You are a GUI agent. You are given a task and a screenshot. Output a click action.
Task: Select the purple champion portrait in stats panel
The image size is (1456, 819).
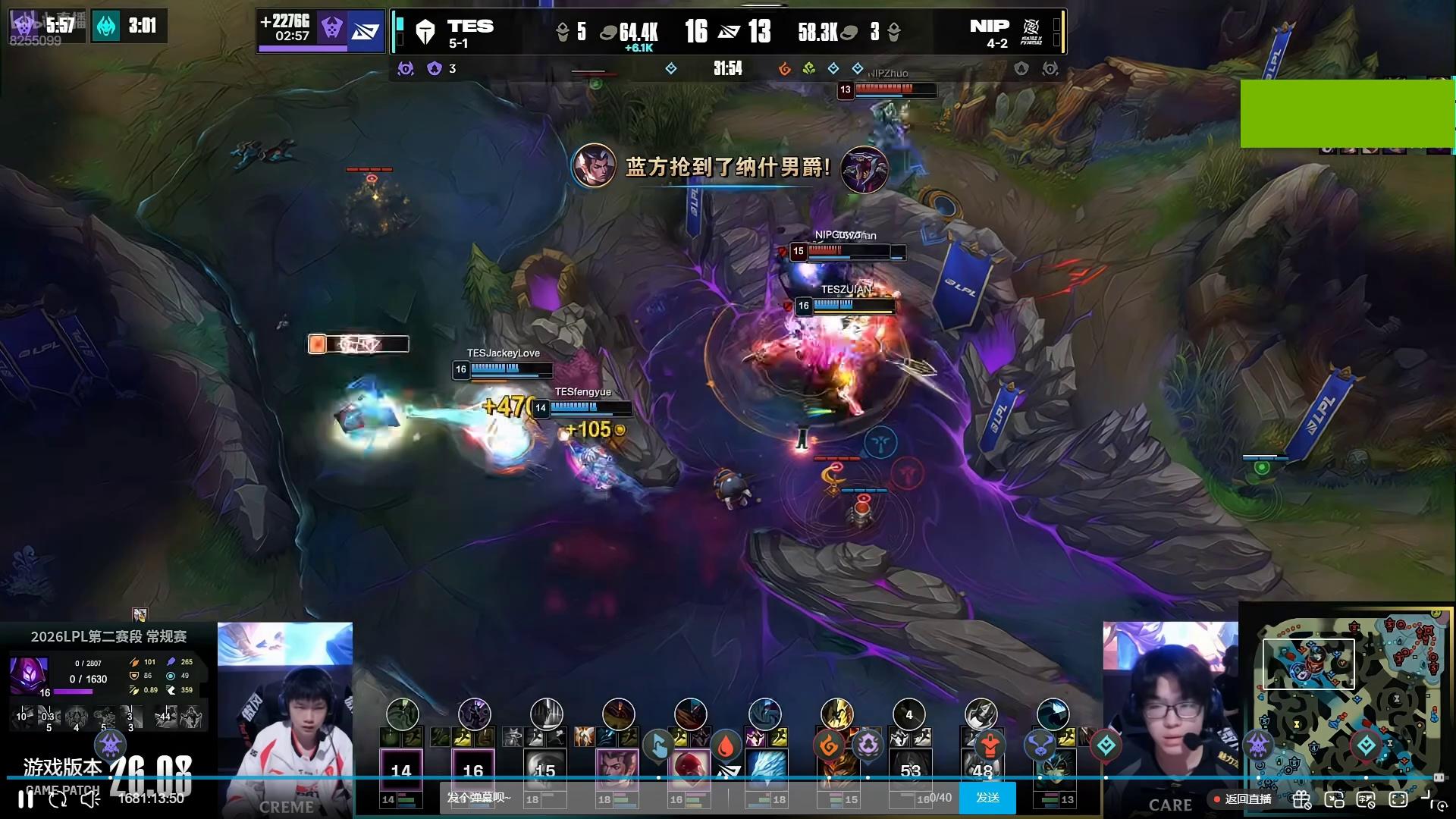[30, 674]
